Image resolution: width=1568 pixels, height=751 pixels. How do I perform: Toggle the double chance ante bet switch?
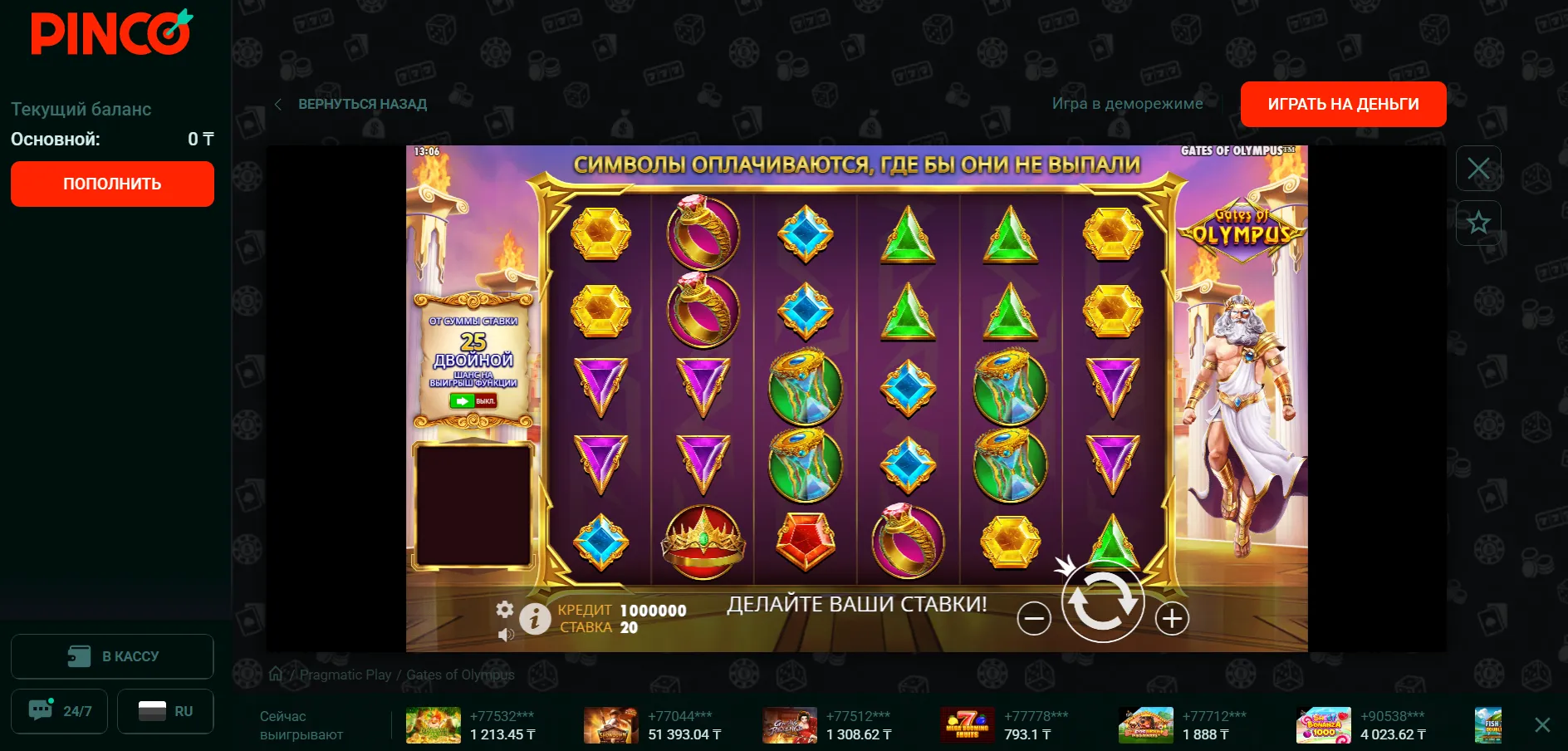coord(473,401)
